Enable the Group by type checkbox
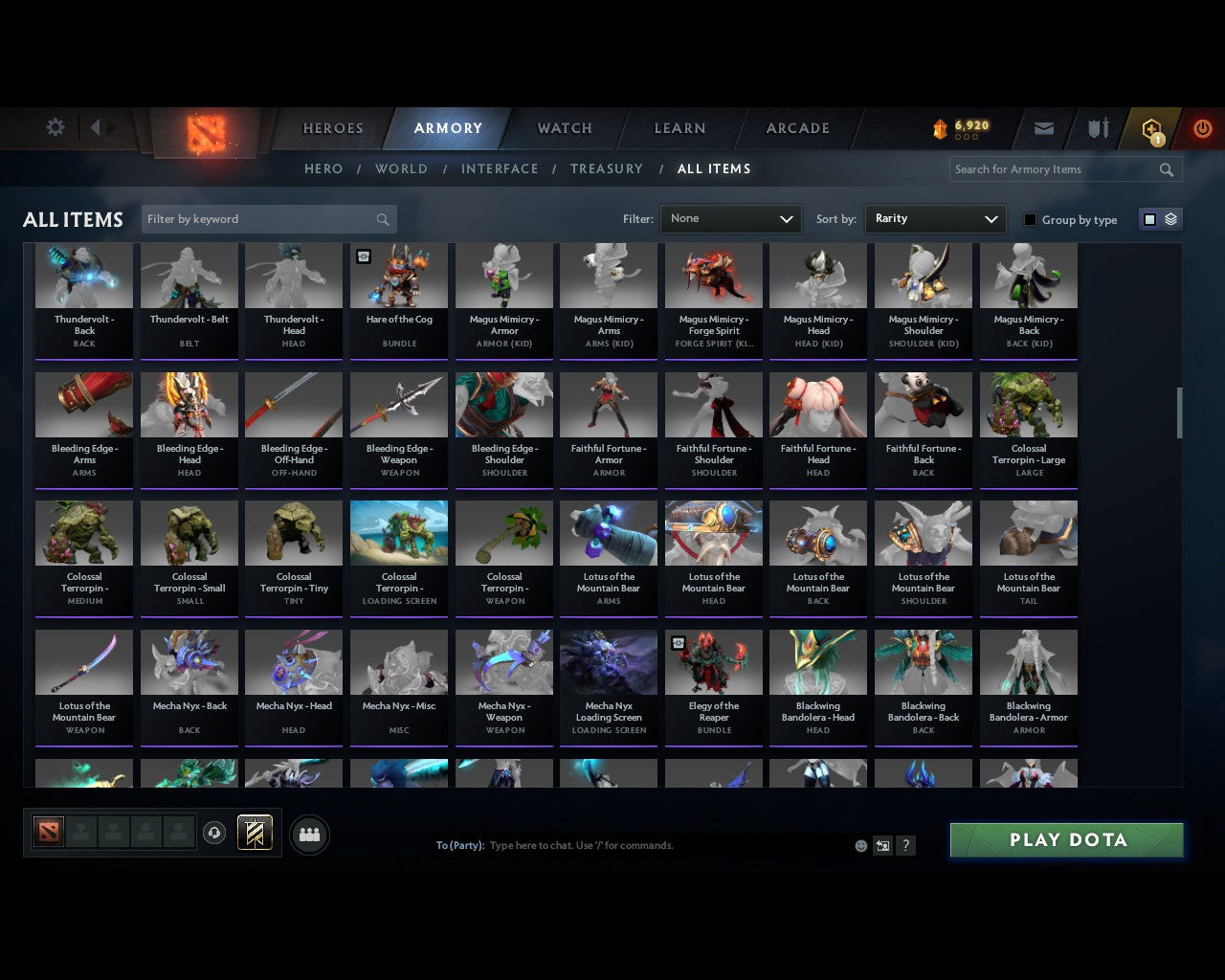This screenshot has height=980, width=1225. point(1030,219)
